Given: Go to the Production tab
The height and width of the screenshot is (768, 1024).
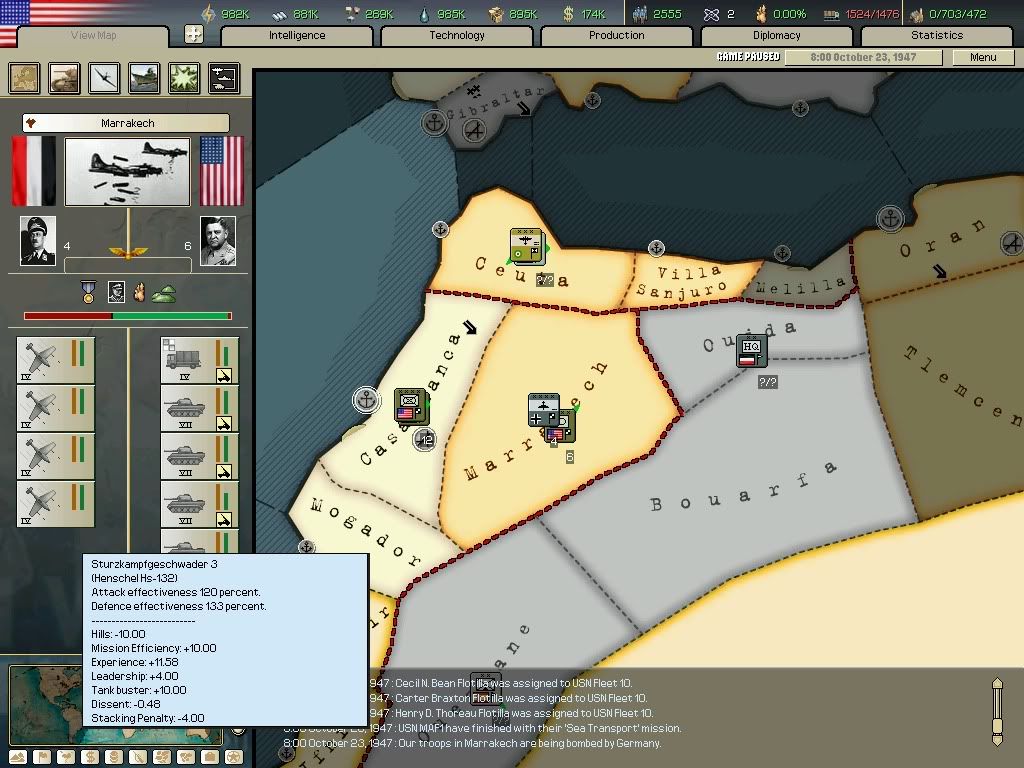Looking at the screenshot, I should click(616, 35).
